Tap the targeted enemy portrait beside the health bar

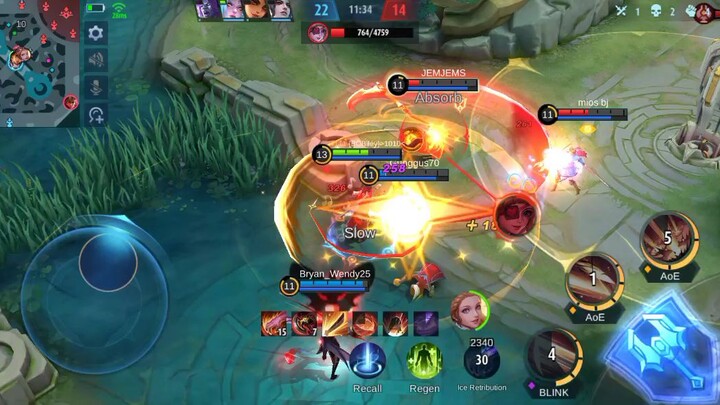[318, 32]
